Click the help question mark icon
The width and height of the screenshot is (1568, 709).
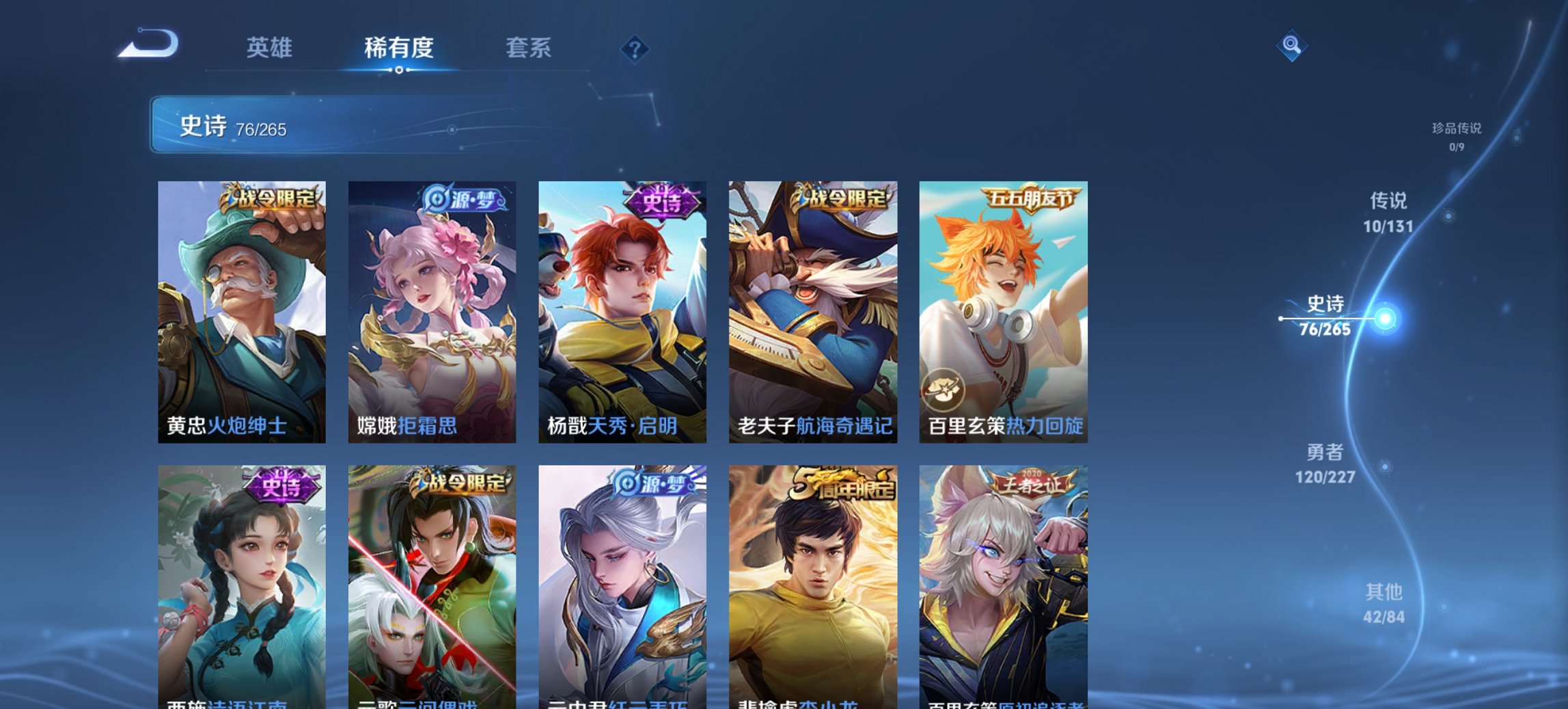click(x=633, y=48)
